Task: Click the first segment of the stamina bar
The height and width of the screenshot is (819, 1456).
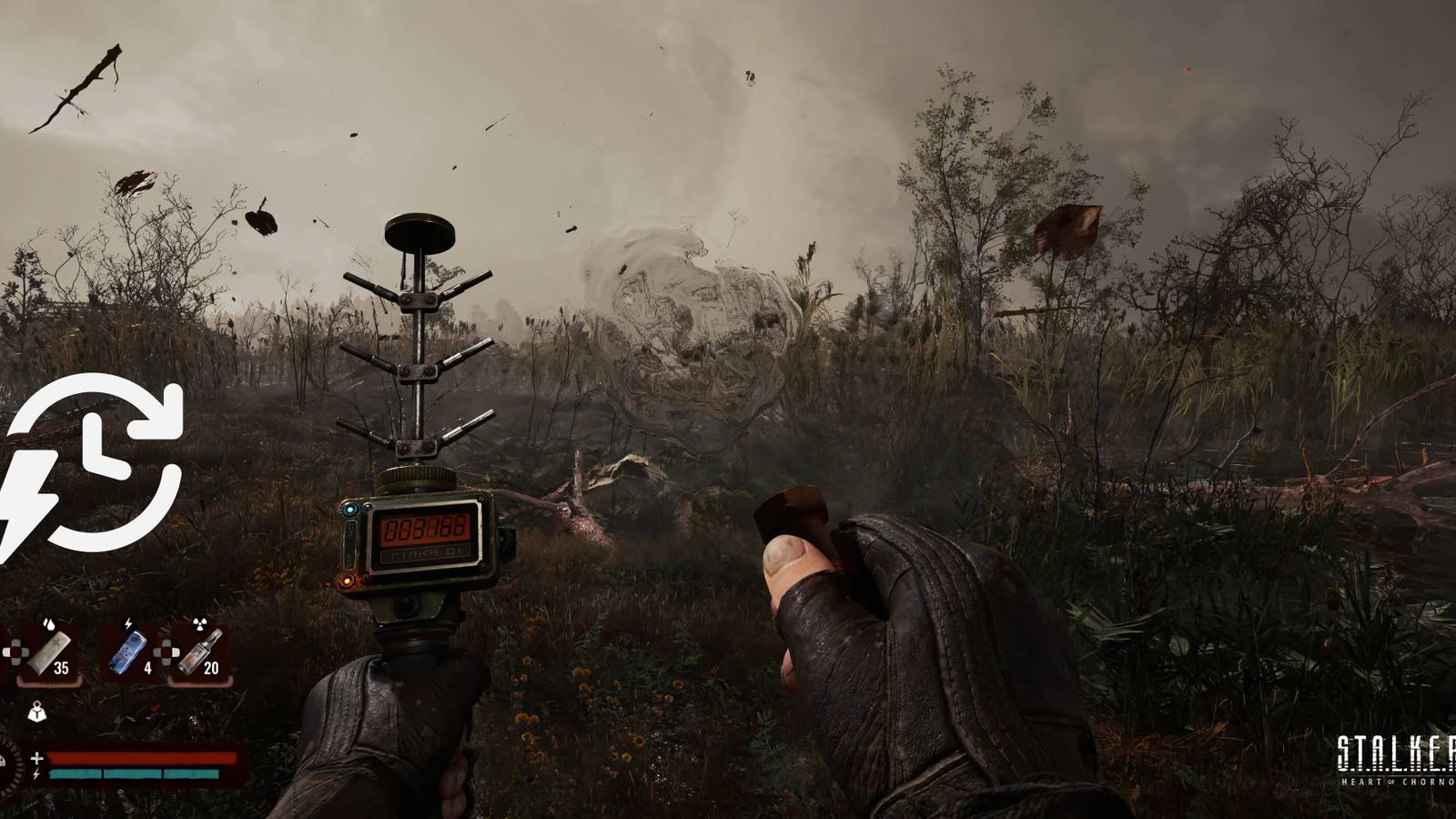Action: (75, 774)
